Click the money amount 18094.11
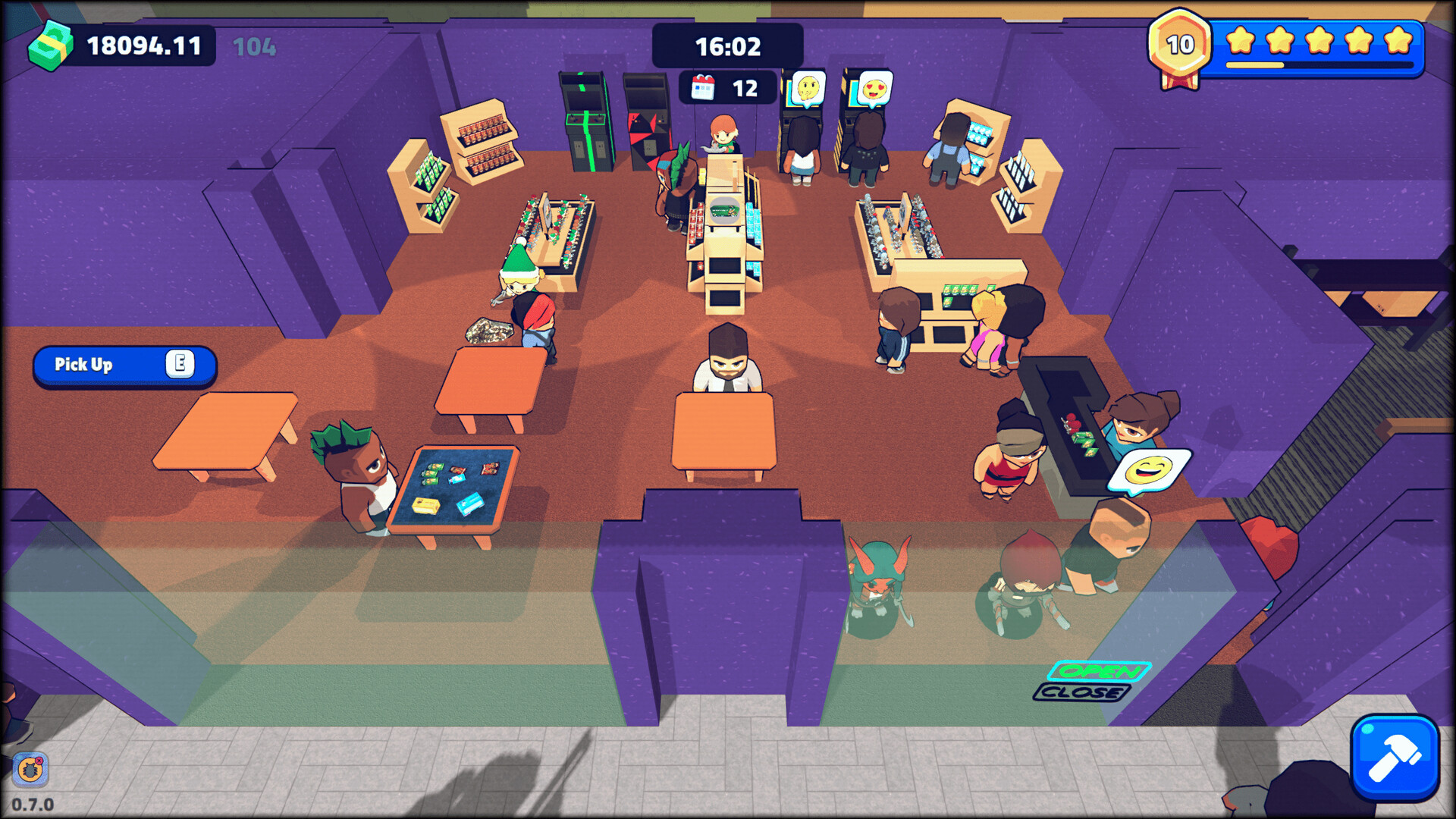Screen dimensions: 1456x819 click(144, 45)
